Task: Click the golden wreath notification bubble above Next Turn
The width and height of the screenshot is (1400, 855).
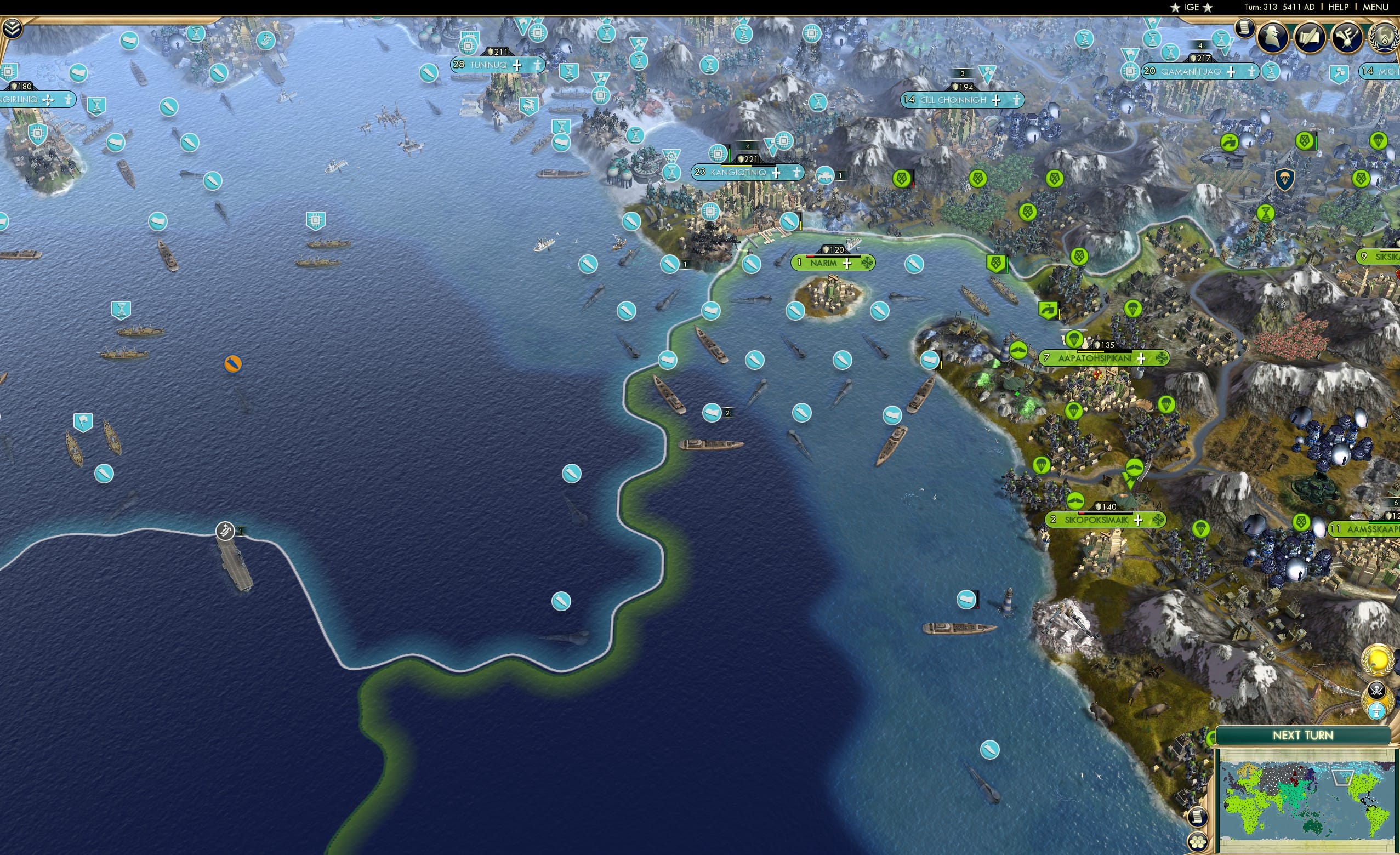Action: [1378, 659]
